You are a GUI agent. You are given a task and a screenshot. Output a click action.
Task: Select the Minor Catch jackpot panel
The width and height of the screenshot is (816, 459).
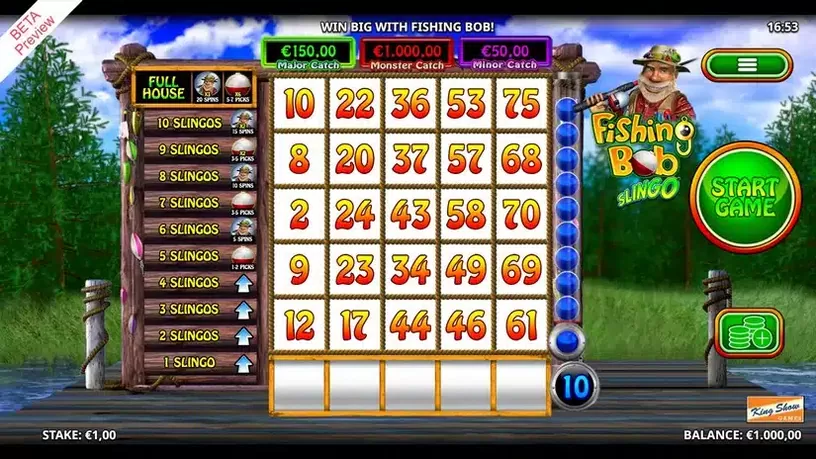pyautogui.click(x=506, y=54)
